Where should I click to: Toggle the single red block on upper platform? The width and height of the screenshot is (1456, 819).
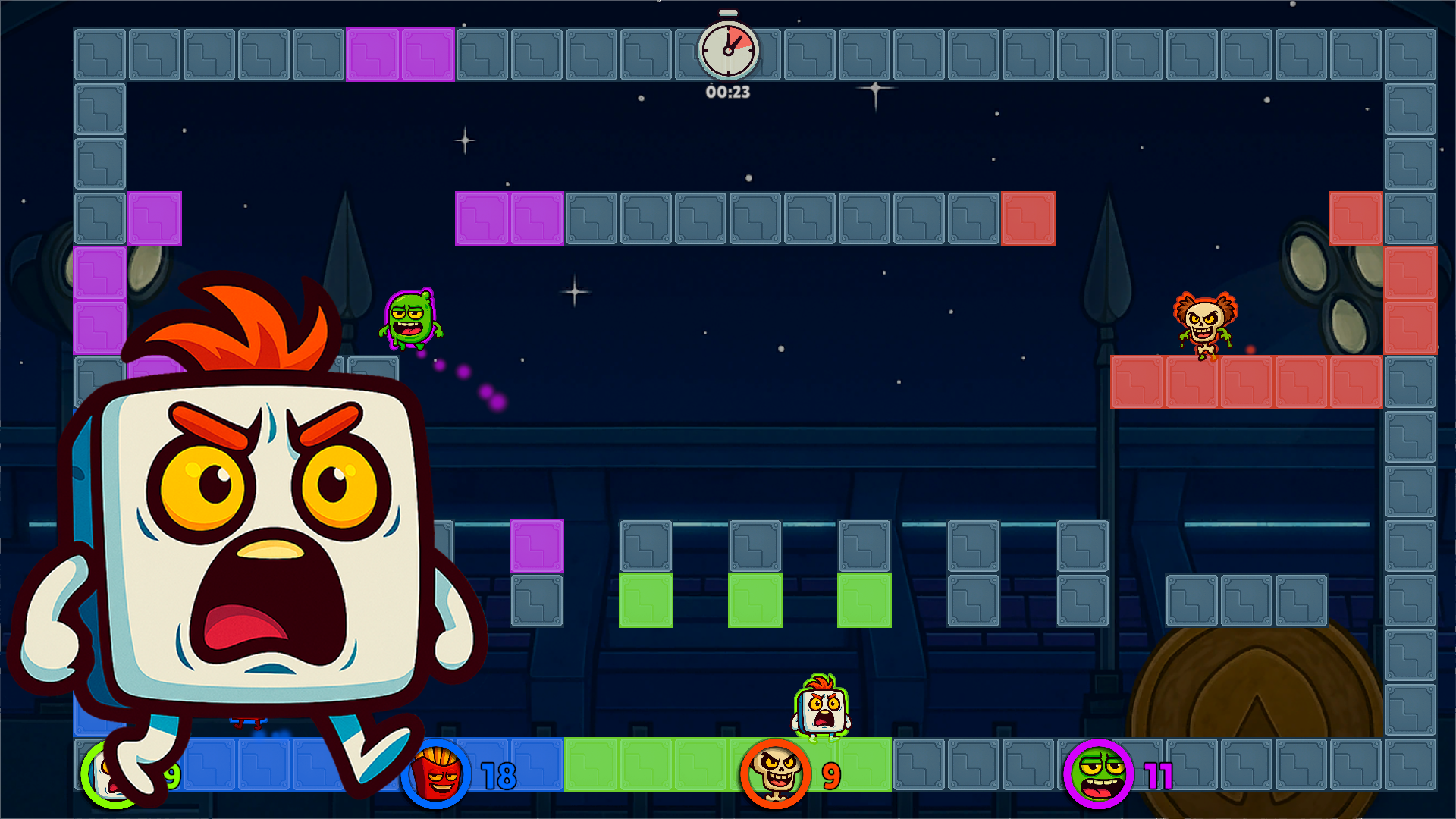click(1028, 220)
